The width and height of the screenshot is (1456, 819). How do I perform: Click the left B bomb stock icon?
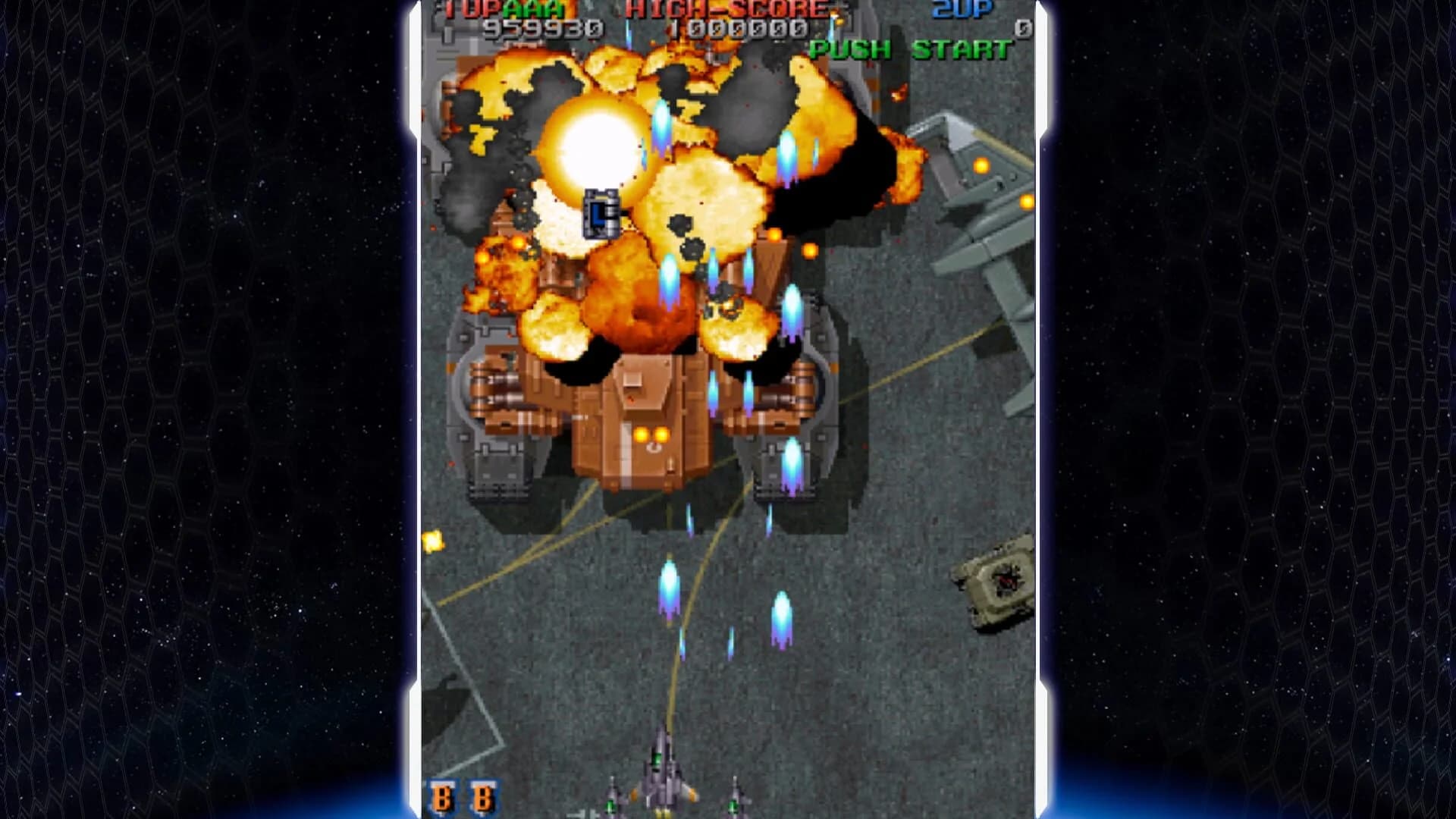[x=442, y=798]
